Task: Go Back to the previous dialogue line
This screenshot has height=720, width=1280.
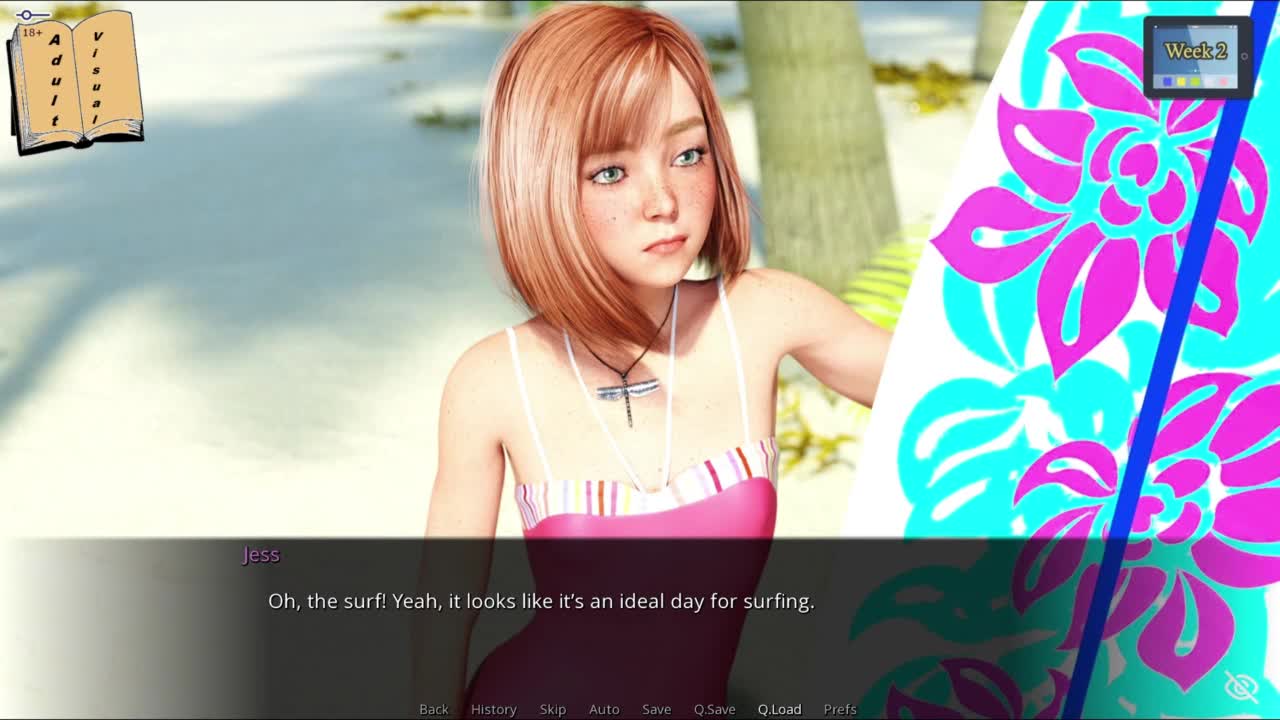Action: pyautogui.click(x=434, y=709)
